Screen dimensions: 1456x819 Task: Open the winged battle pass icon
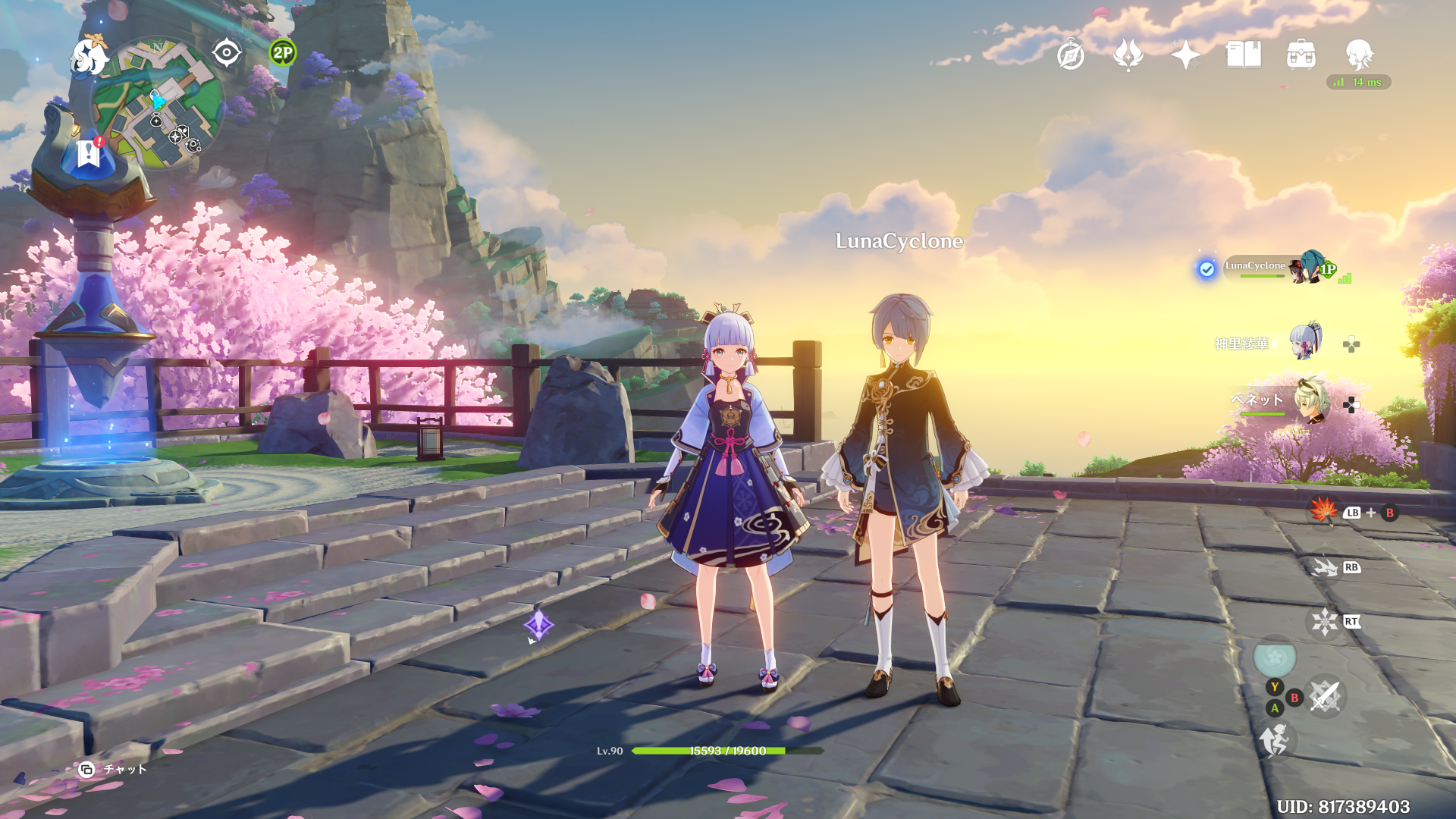1128,55
